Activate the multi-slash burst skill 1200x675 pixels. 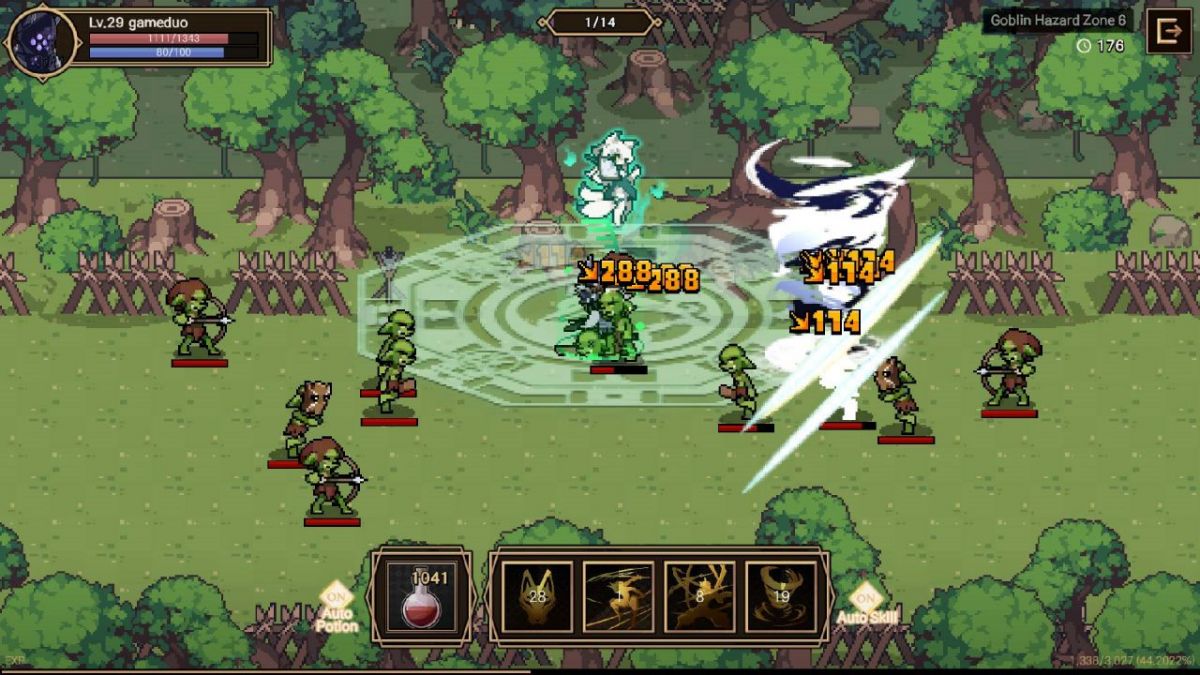pos(699,597)
